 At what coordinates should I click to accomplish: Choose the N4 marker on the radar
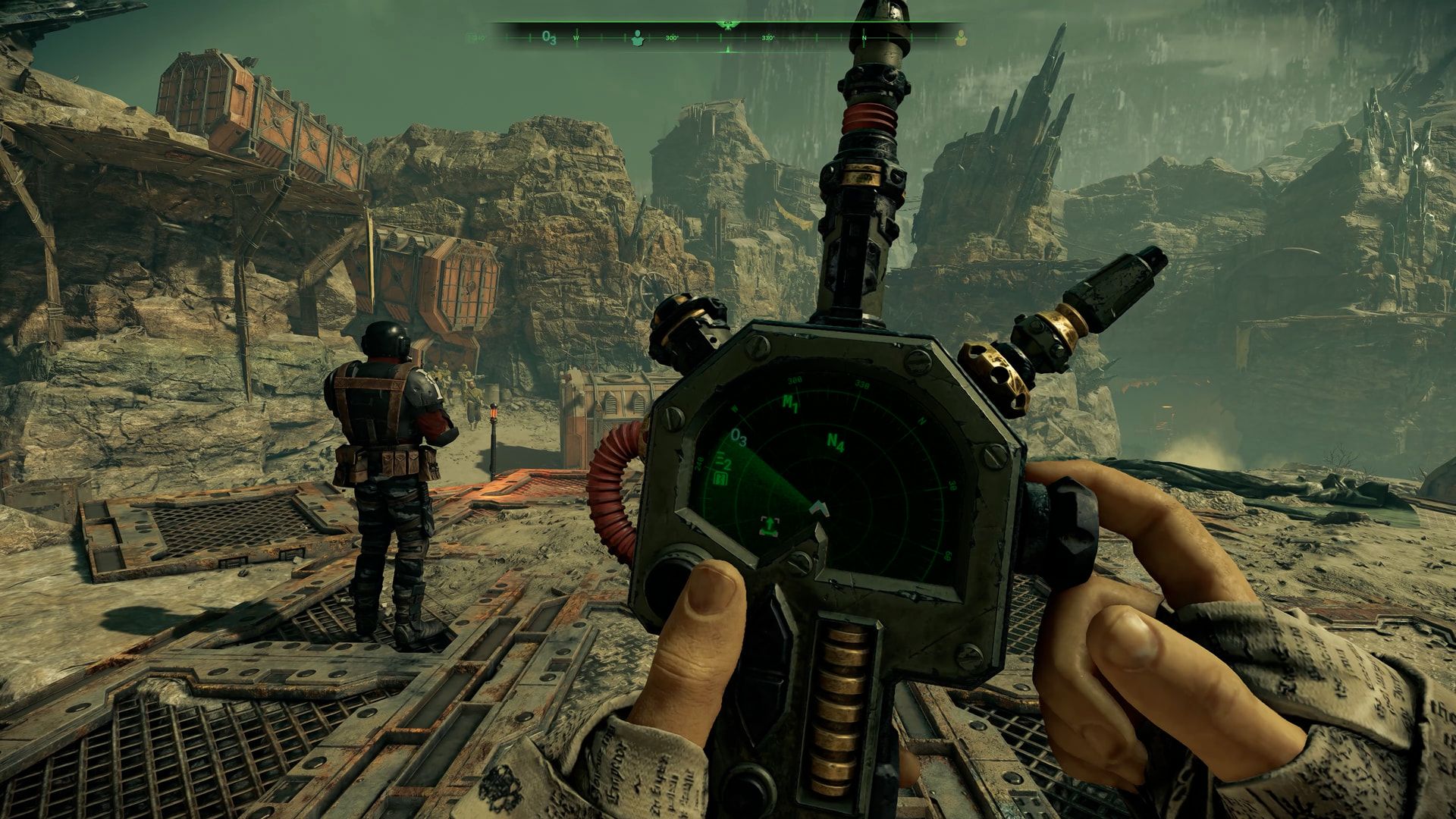(836, 443)
